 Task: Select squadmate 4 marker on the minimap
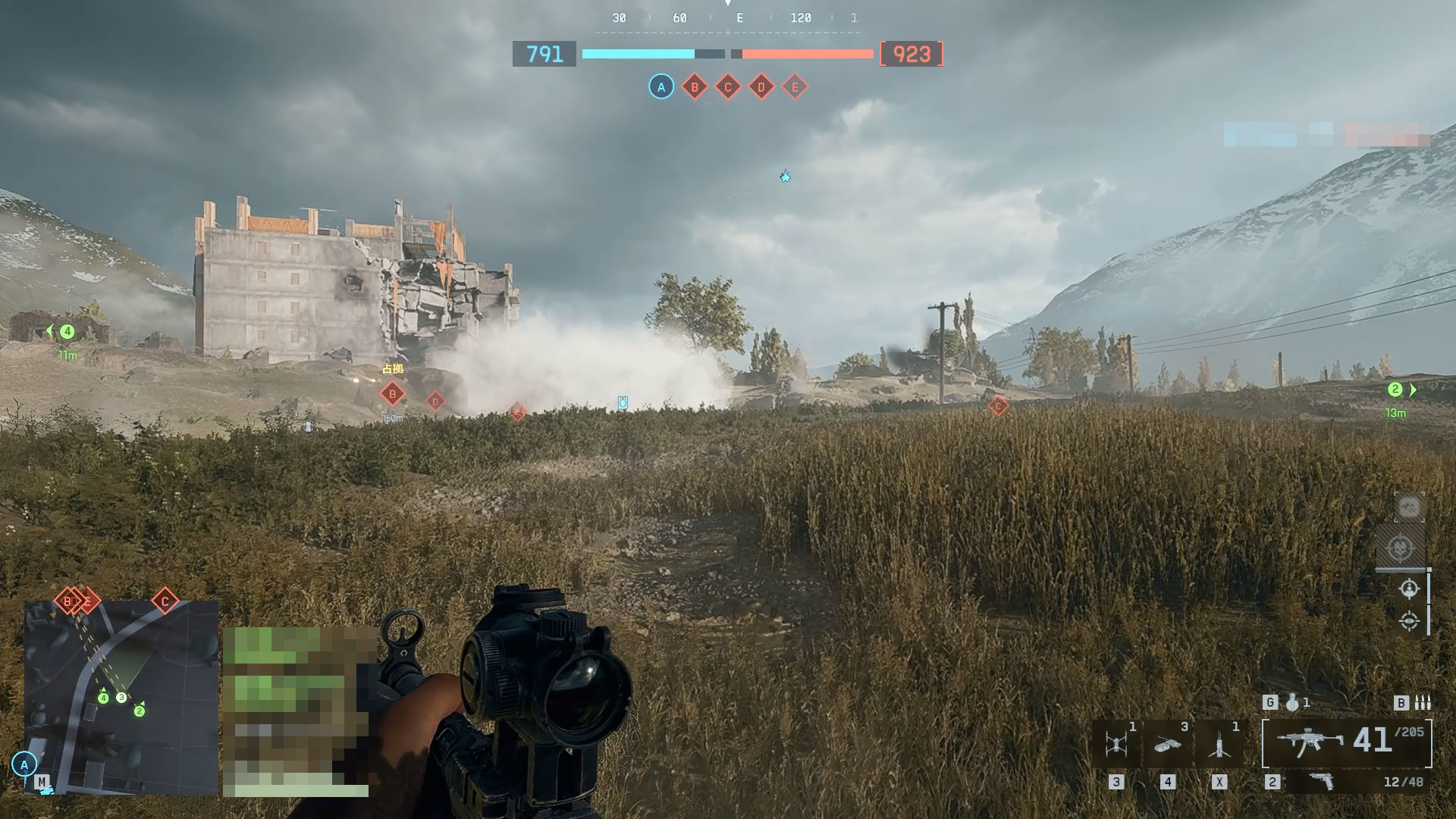click(x=103, y=698)
